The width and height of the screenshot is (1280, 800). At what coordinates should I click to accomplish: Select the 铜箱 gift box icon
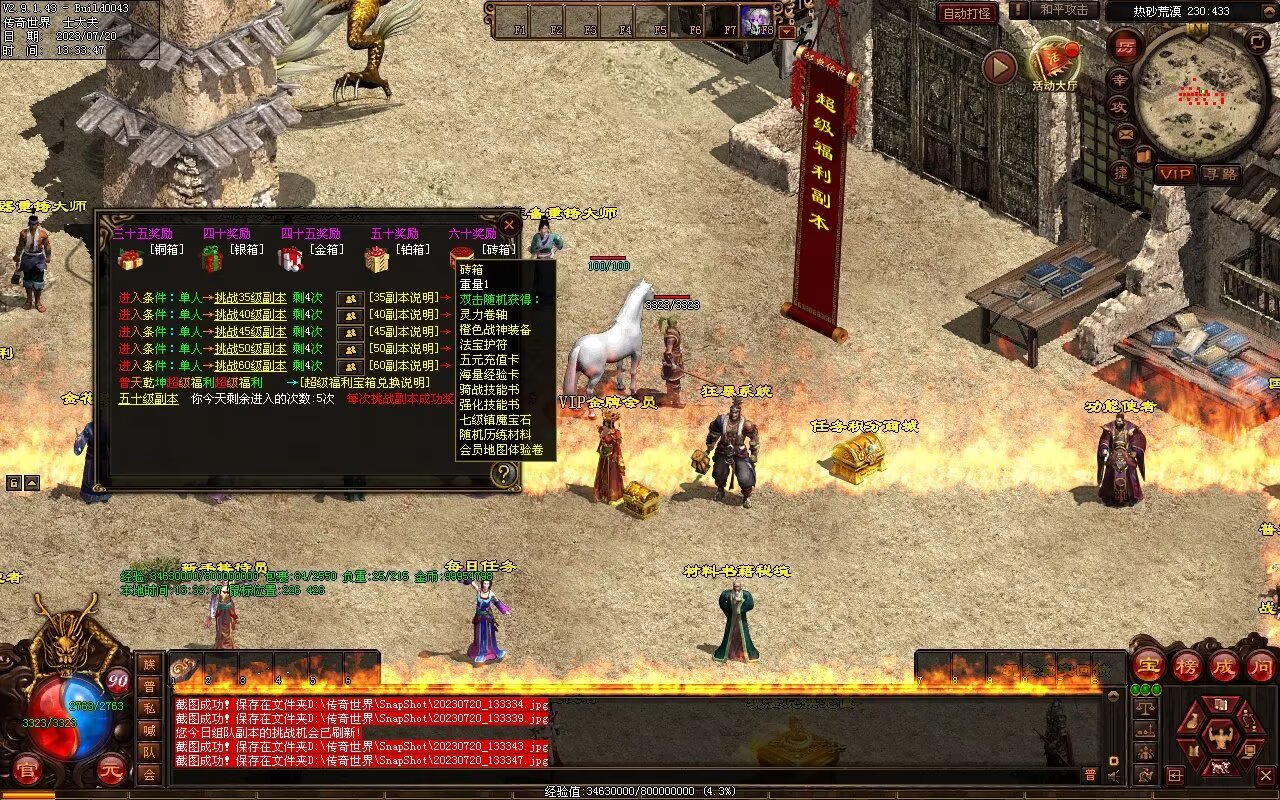click(x=130, y=260)
